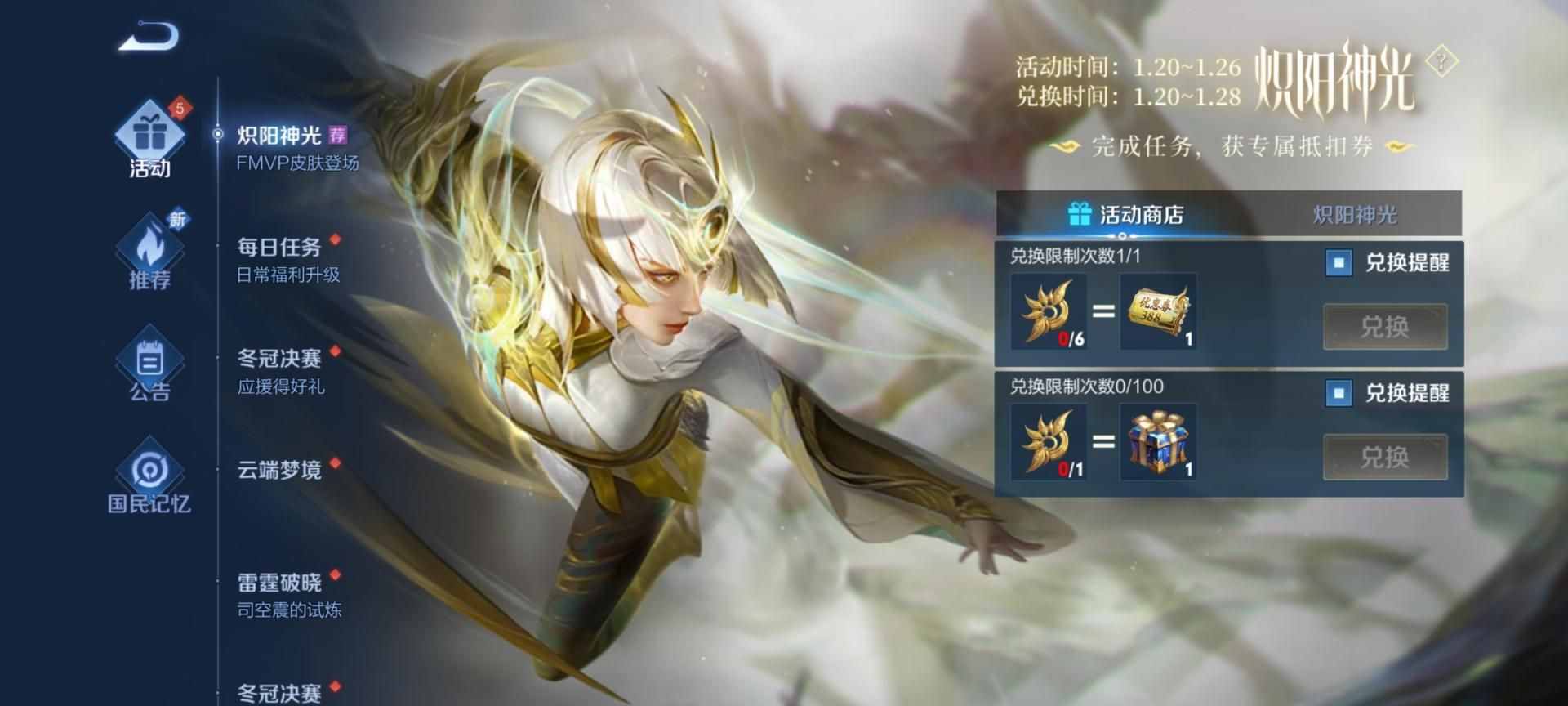
Task: Enable 兑换提醒 for the coupon exchange
Action: click(1338, 263)
